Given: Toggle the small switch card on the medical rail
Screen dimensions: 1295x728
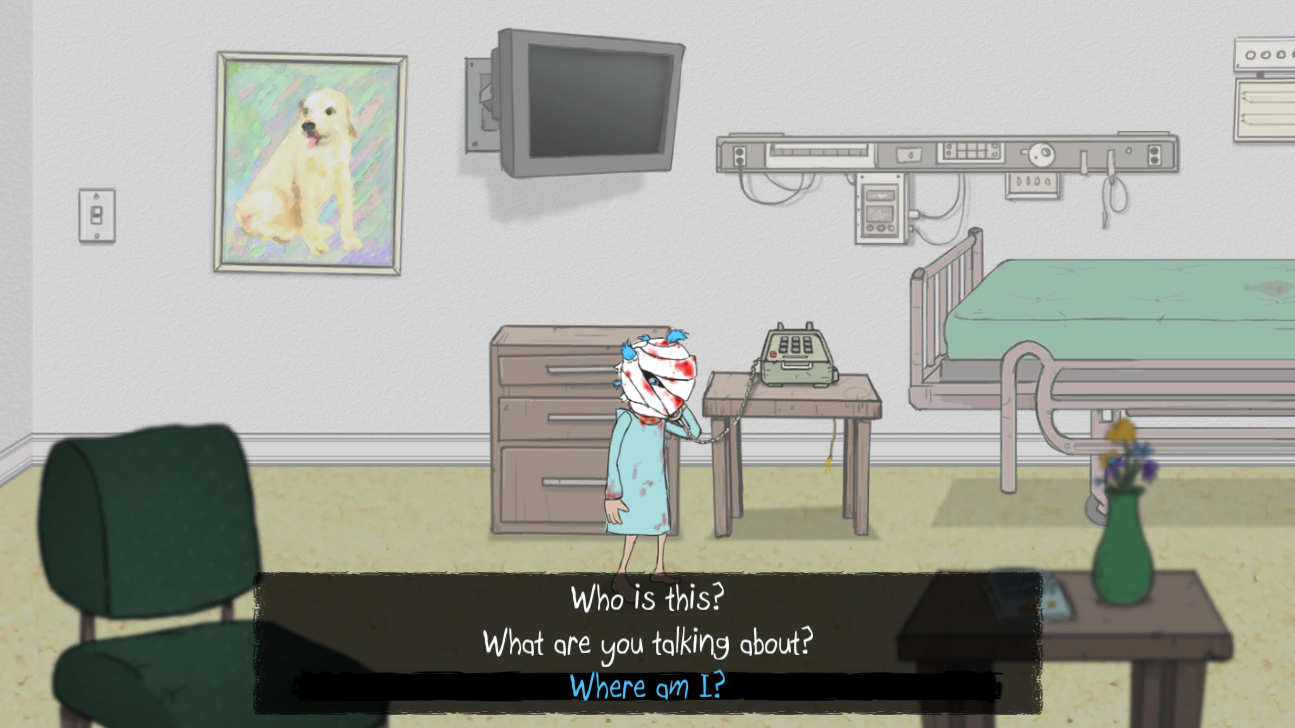Looking at the screenshot, I should (909, 155).
